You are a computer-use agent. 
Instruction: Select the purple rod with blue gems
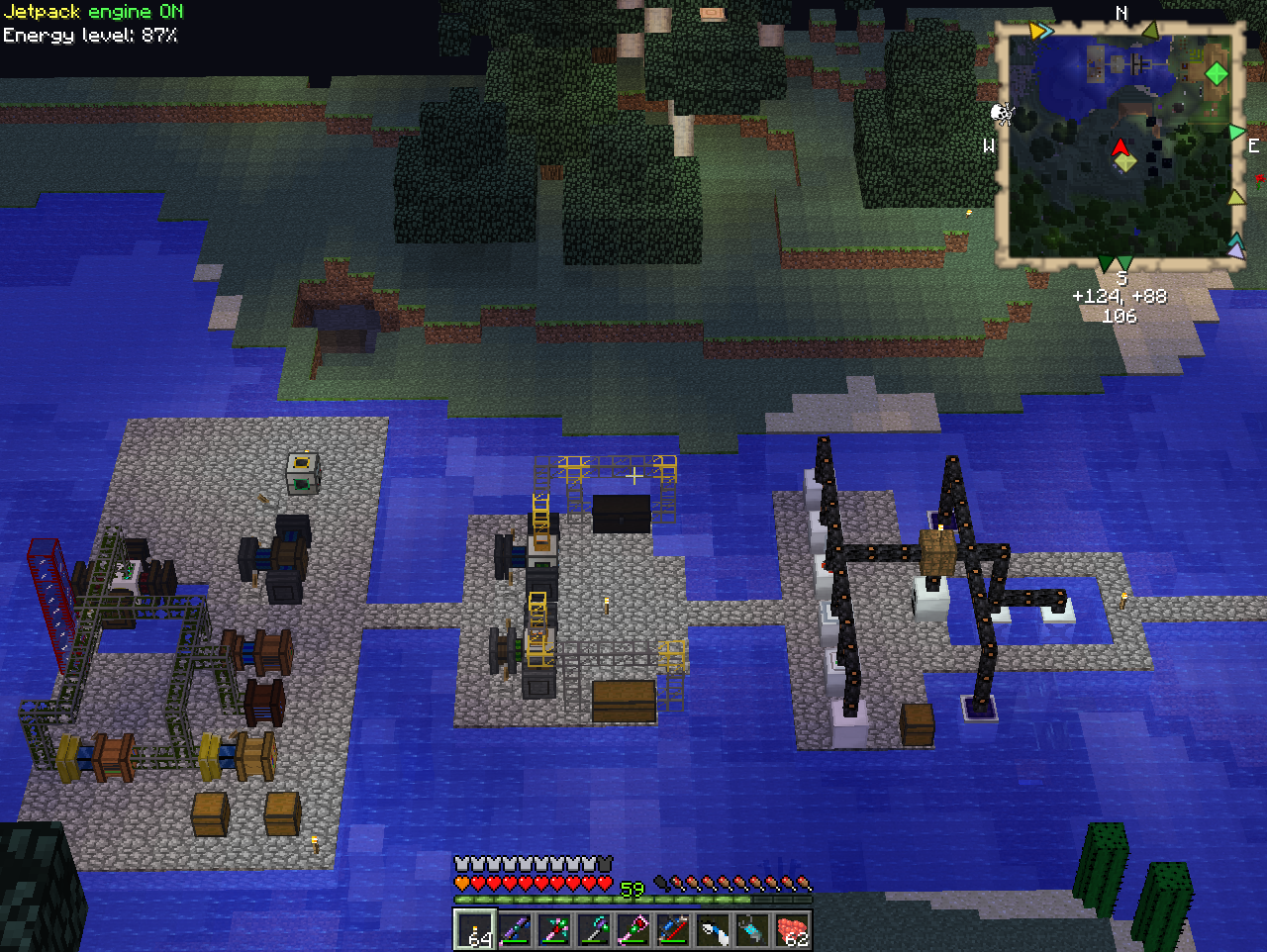(x=515, y=930)
